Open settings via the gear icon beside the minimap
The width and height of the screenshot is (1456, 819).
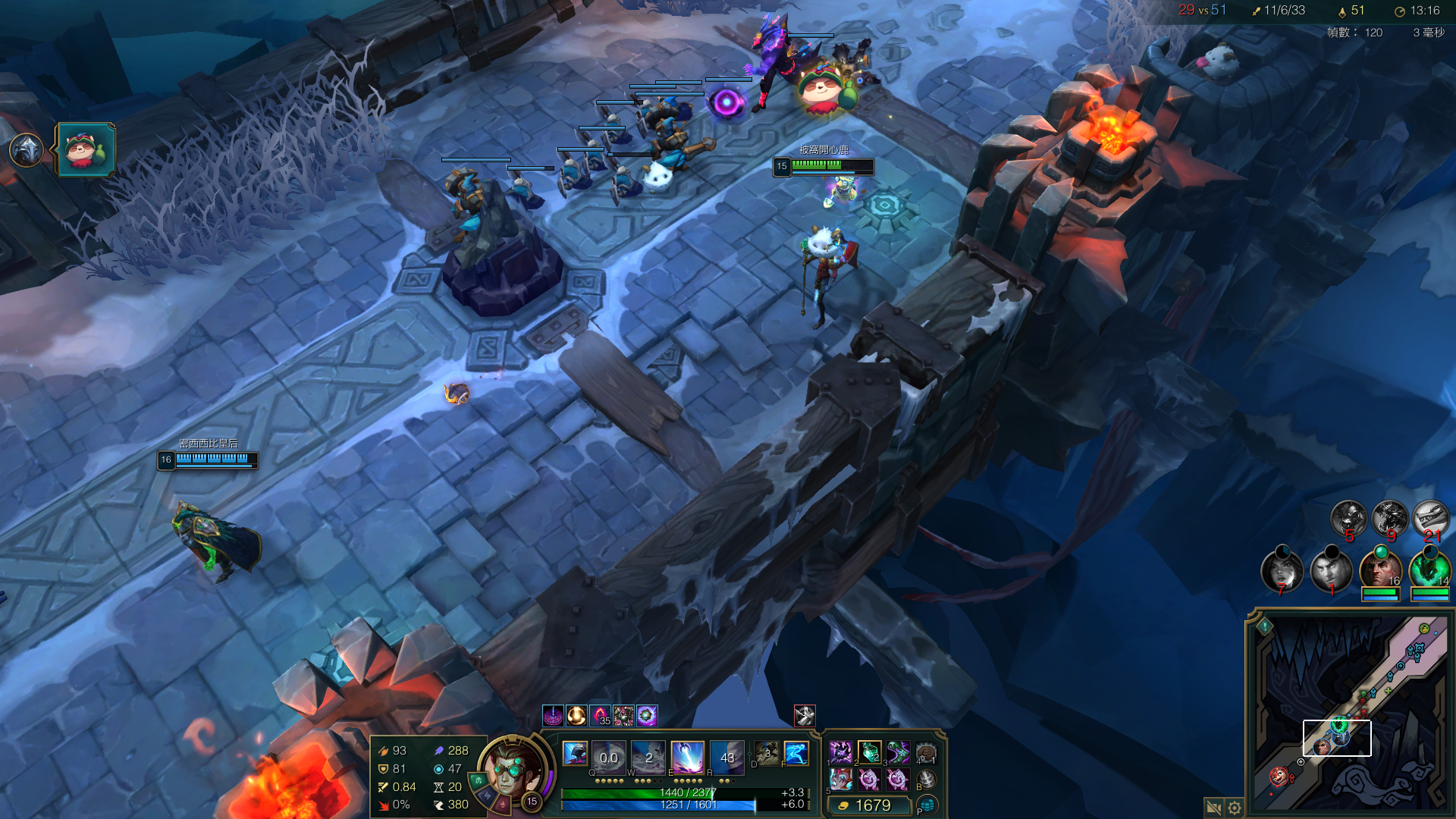[1235, 808]
